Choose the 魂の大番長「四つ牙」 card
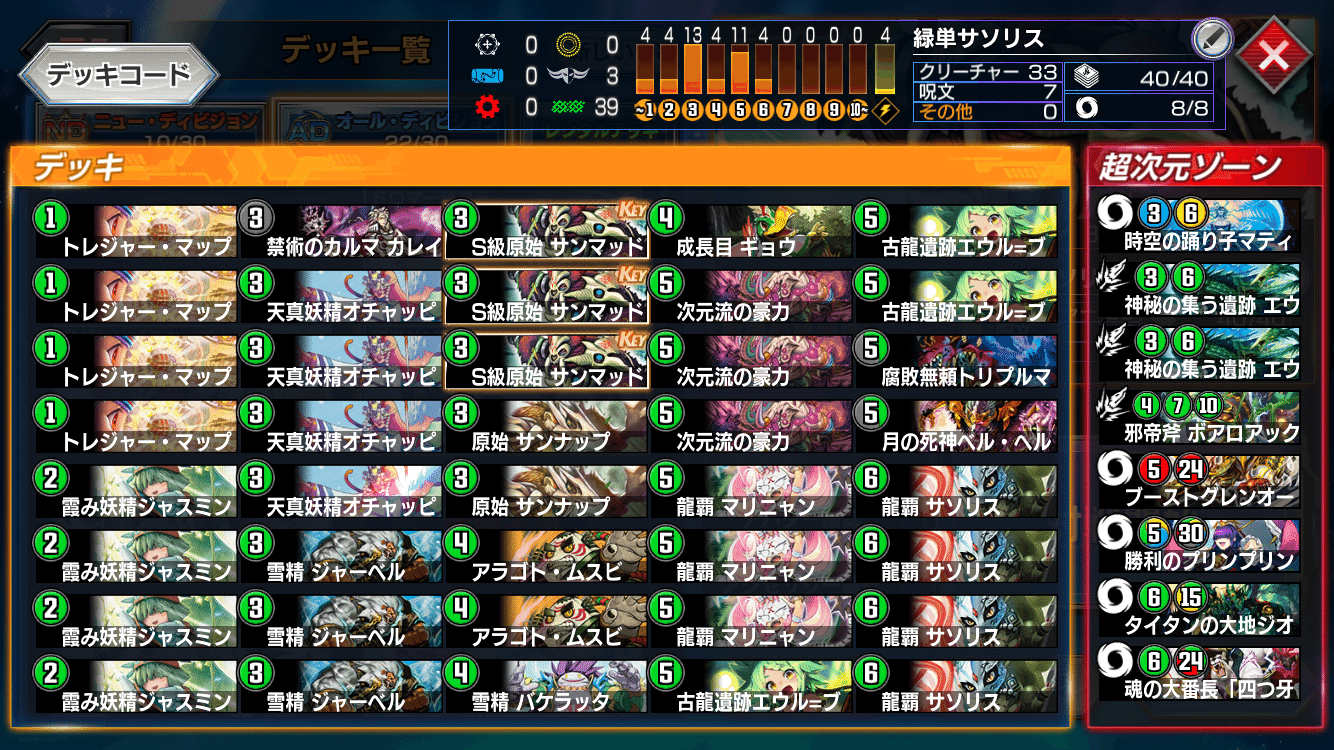This screenshot has height=750, width=1334. (1198, 675)
